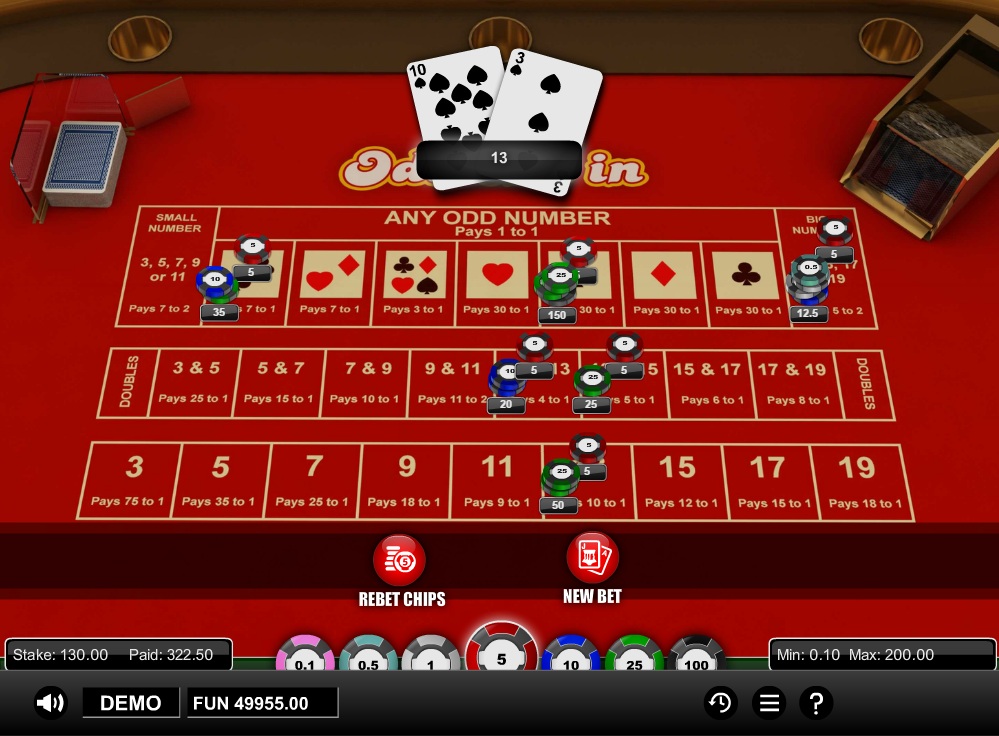Toggle the sound speaker icon
999x736 pixels.
(50, 703)
